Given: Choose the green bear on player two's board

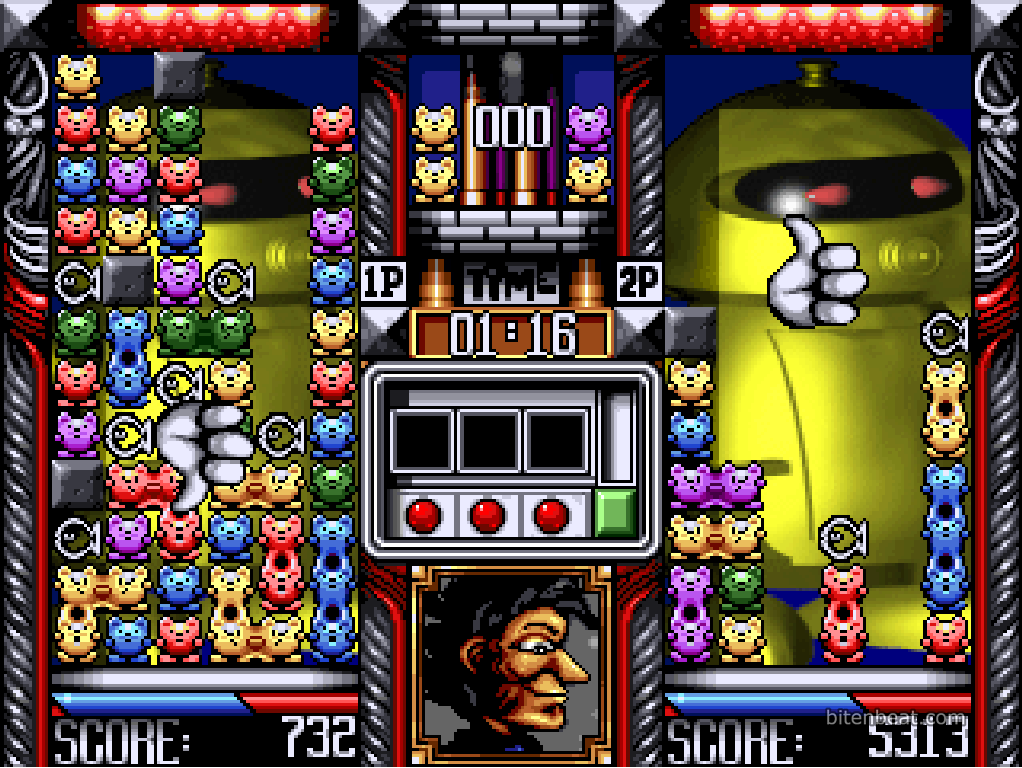Looking at the screenshot, I should tap(742, 587).
